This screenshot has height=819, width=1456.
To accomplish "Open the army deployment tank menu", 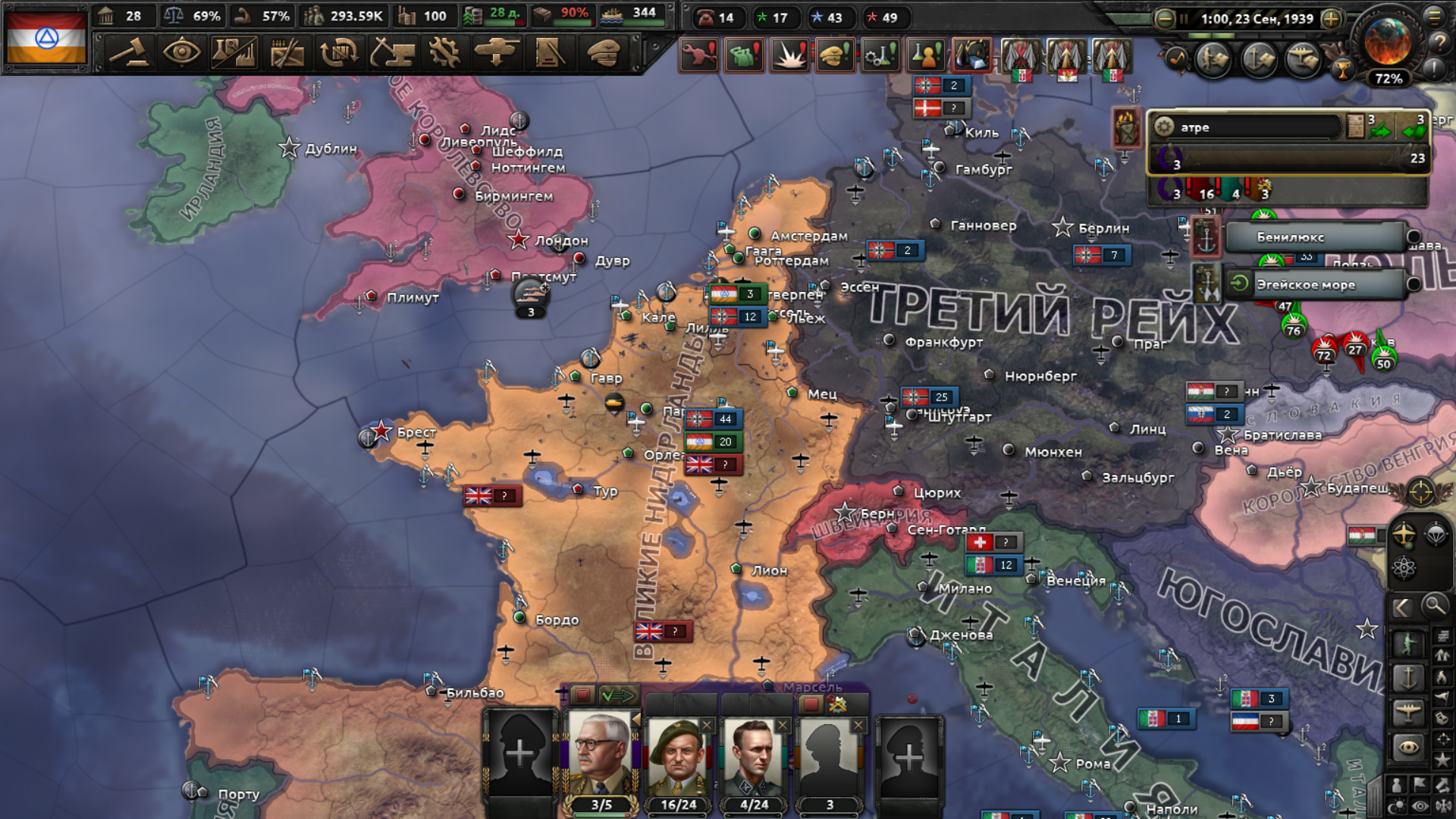I will [x=496, y=53].
